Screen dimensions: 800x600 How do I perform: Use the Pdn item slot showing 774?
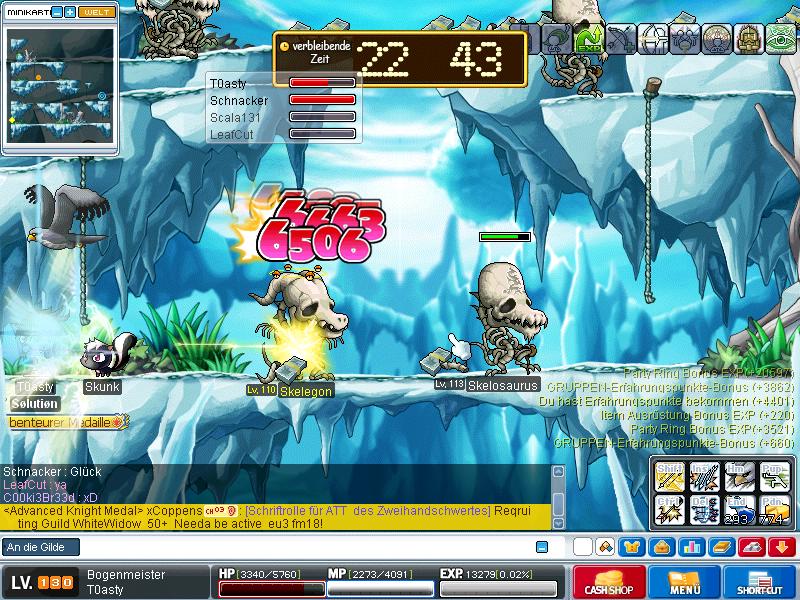point(773,510)
